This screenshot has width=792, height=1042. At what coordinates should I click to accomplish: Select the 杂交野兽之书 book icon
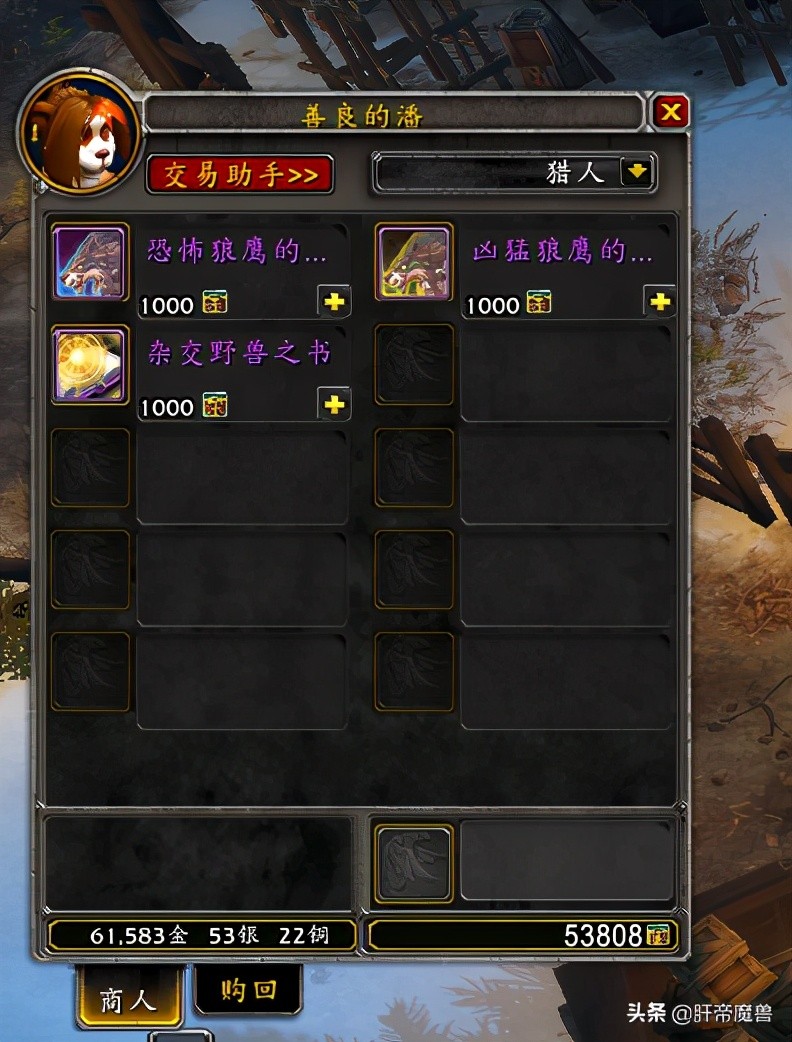[90, 365]
